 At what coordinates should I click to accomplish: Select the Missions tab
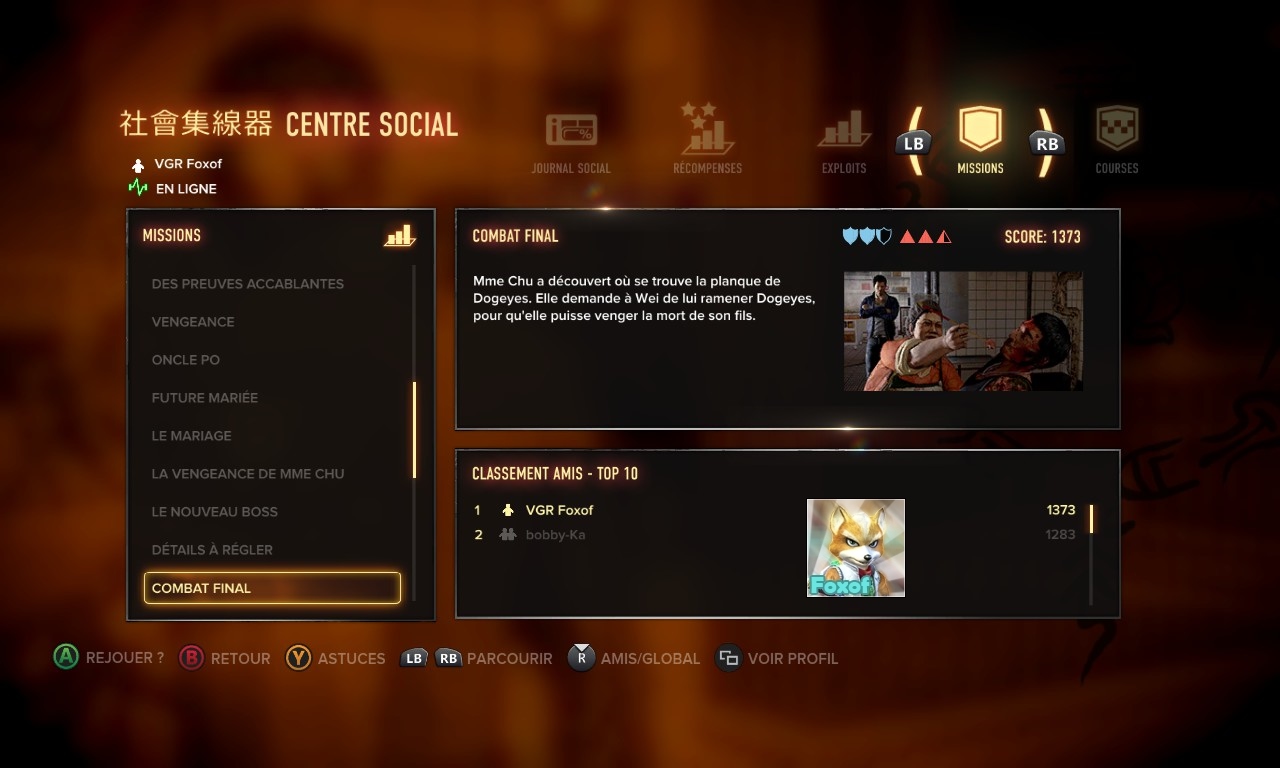980,140
